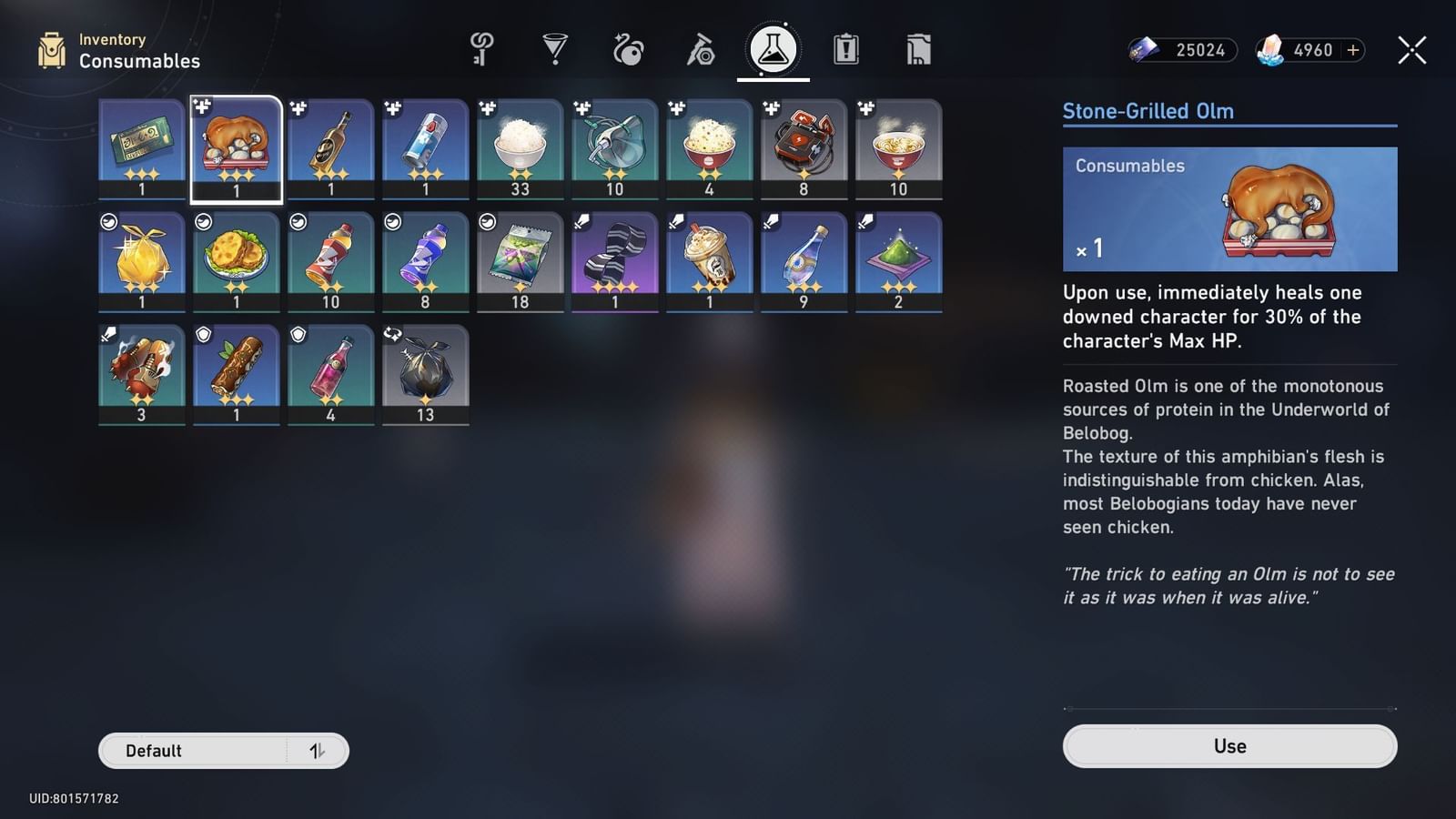Select the Valuables inventory icon
Image resolution: width=1456 pixels, height=819 pixels.
[x=916, y=50]
